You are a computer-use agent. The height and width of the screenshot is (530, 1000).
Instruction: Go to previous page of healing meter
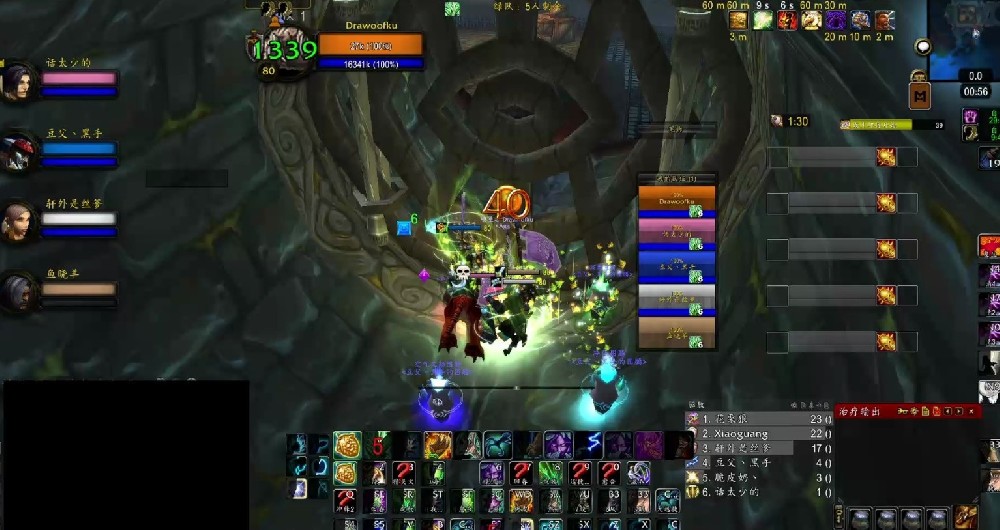pos(948,411)
